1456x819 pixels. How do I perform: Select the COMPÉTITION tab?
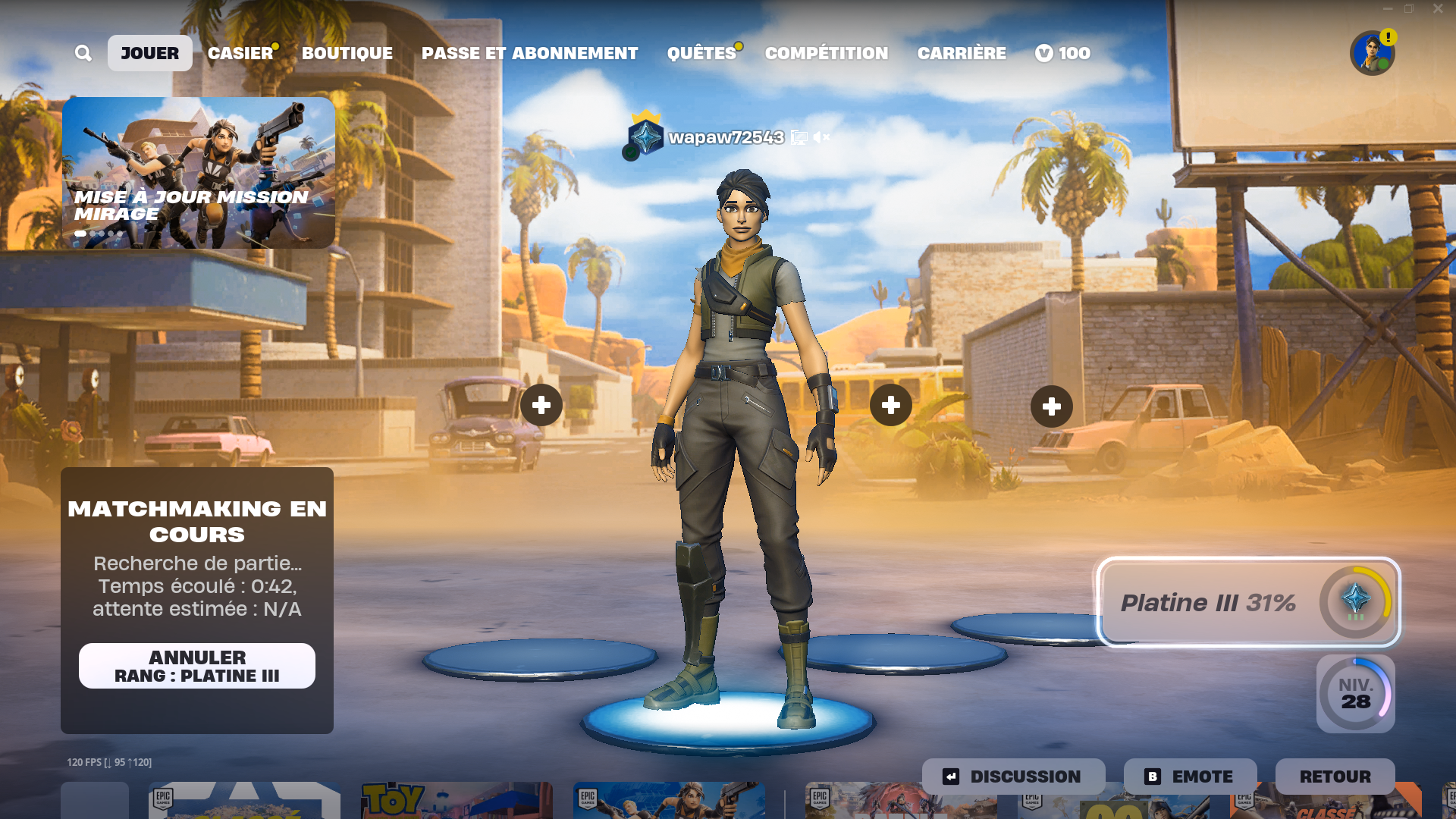pos(826,53)
